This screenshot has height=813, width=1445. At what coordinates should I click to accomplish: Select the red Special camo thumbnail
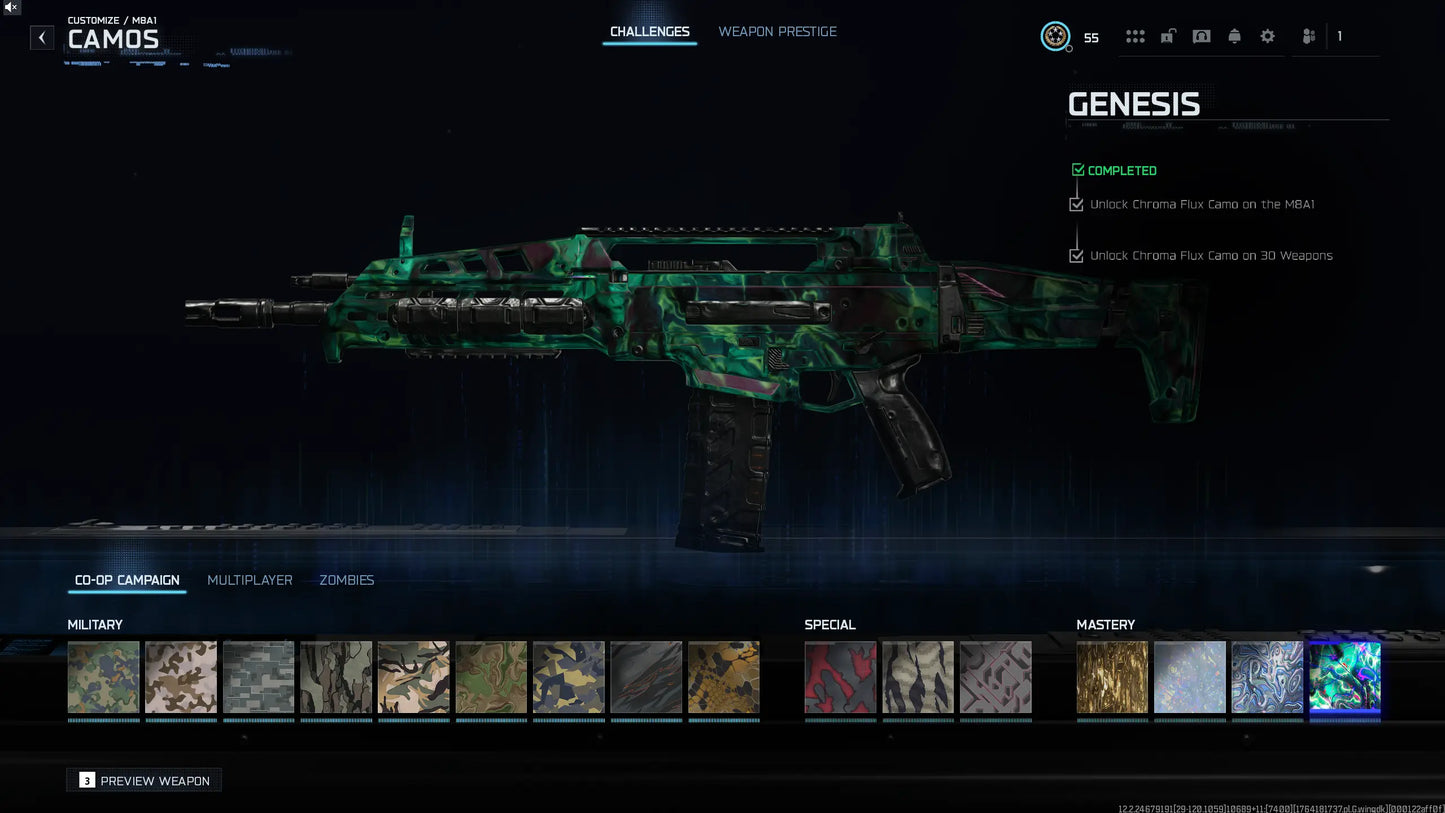840,677
